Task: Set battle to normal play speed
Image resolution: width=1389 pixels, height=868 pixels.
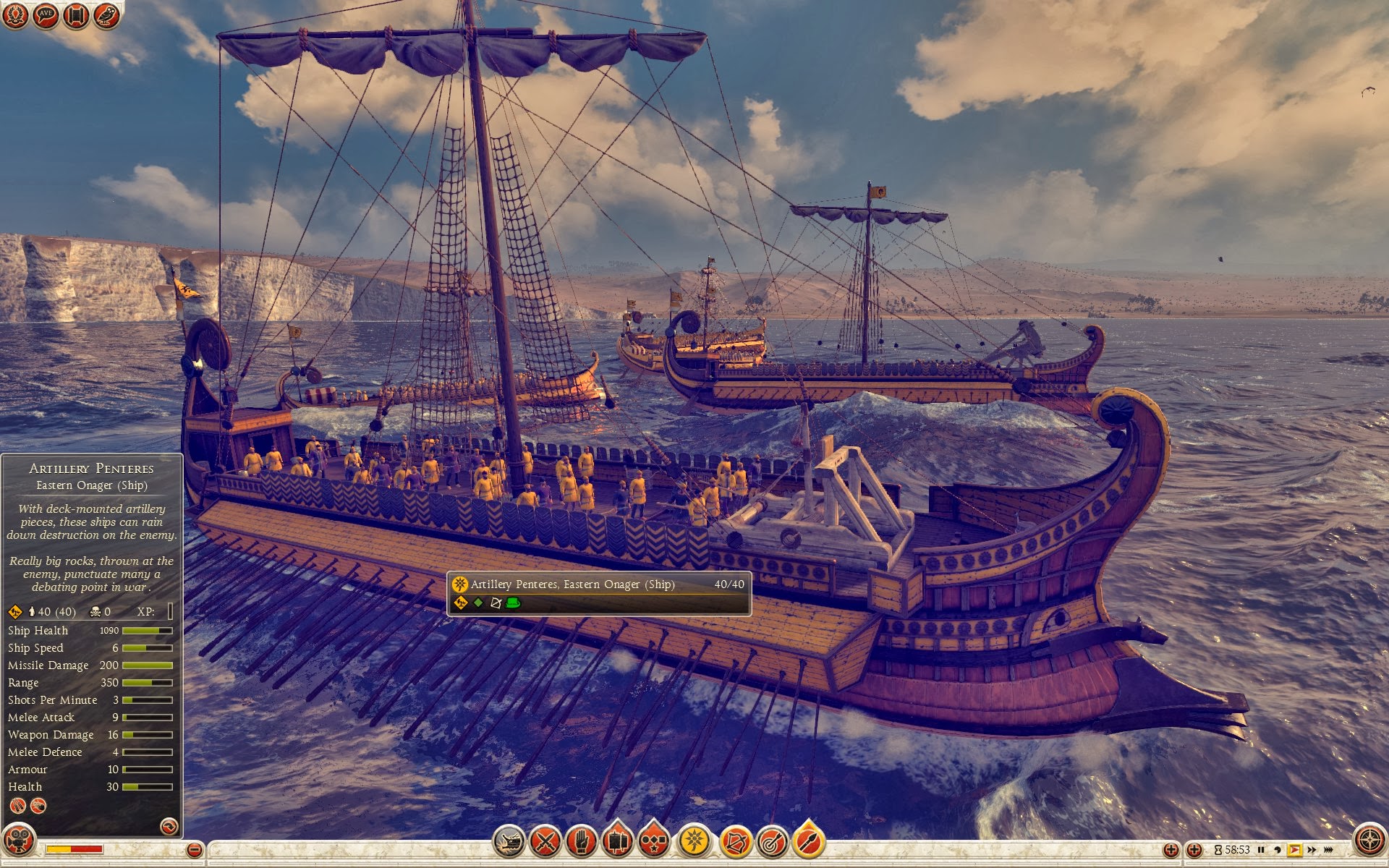Action: tap(1294, 850)
